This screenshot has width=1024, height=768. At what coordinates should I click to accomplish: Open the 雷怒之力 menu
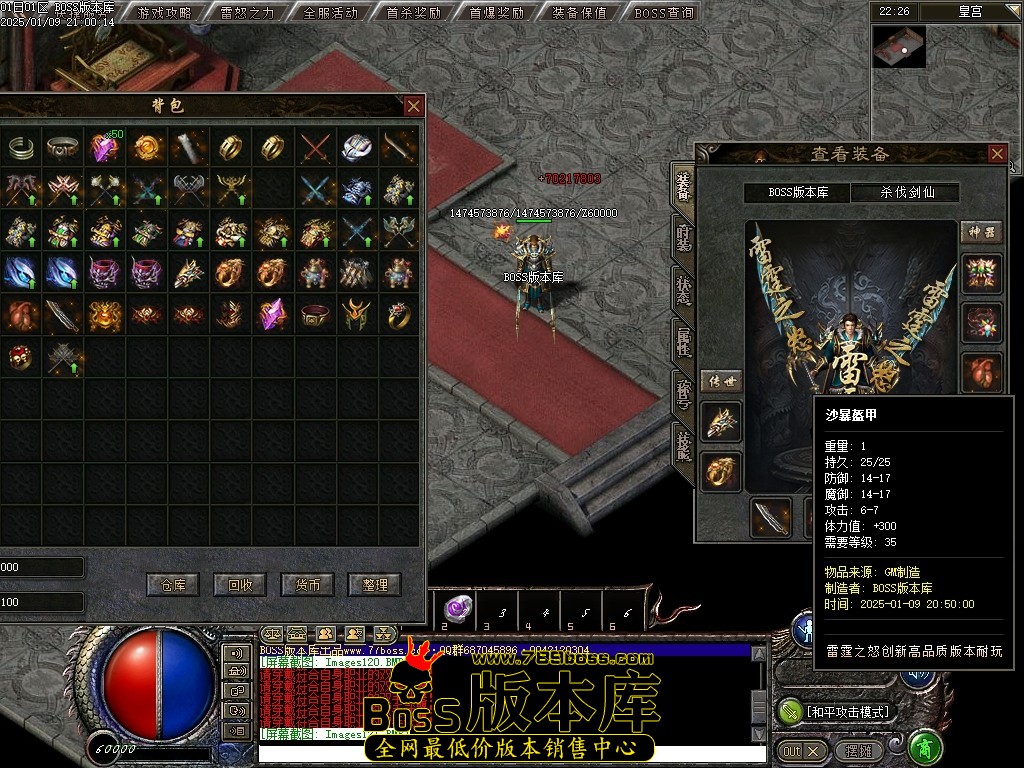[x=247, y=13]
